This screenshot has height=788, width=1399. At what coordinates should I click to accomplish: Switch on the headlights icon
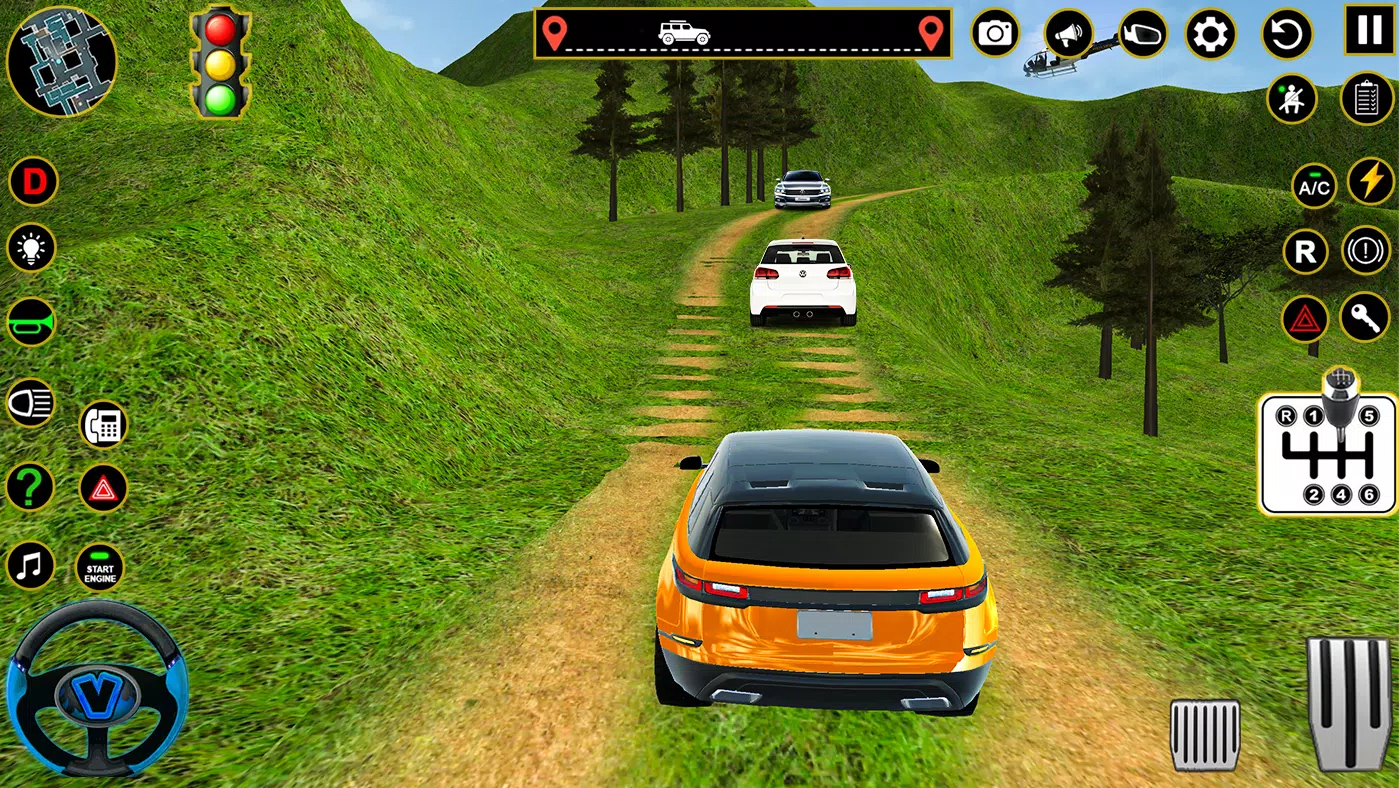tap(31, 404)
